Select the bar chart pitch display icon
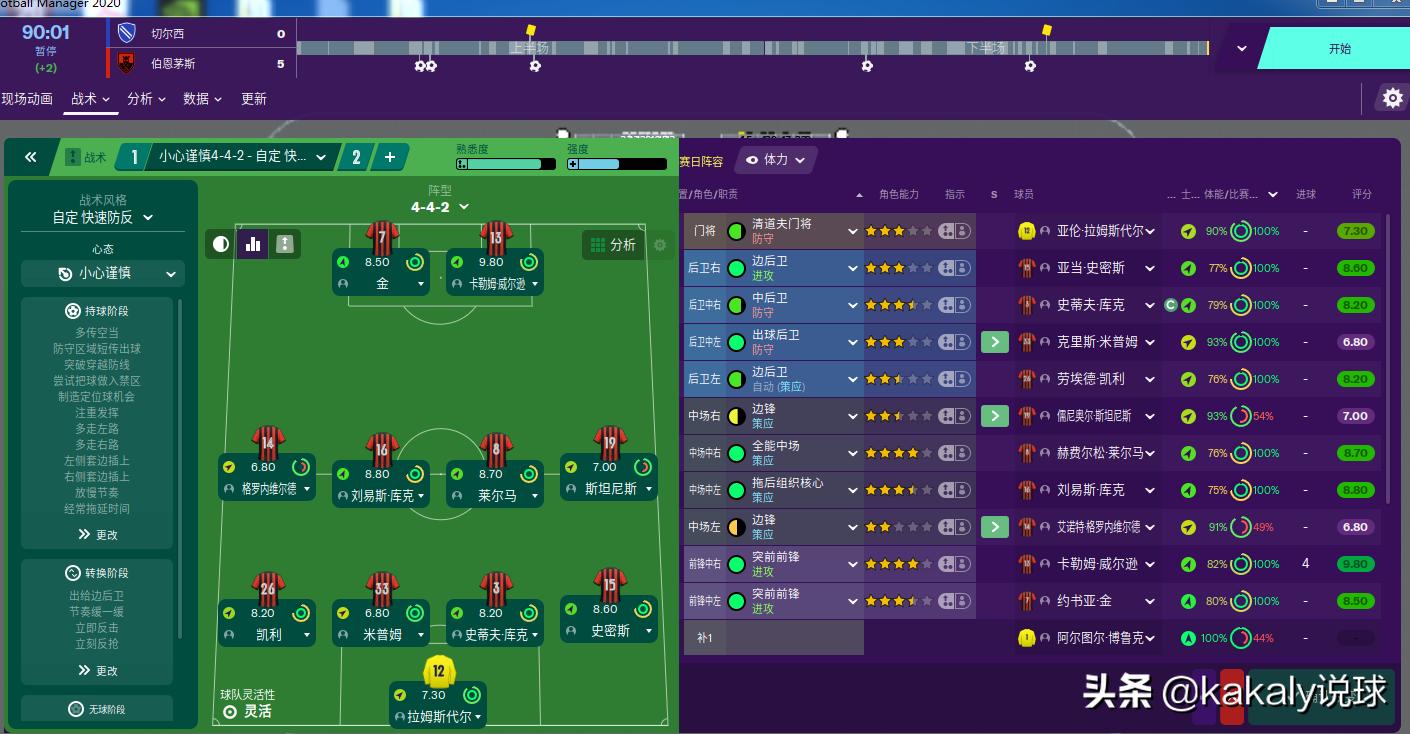The image size is (1410, 734). pyautogui.click(x=252, y=243)
